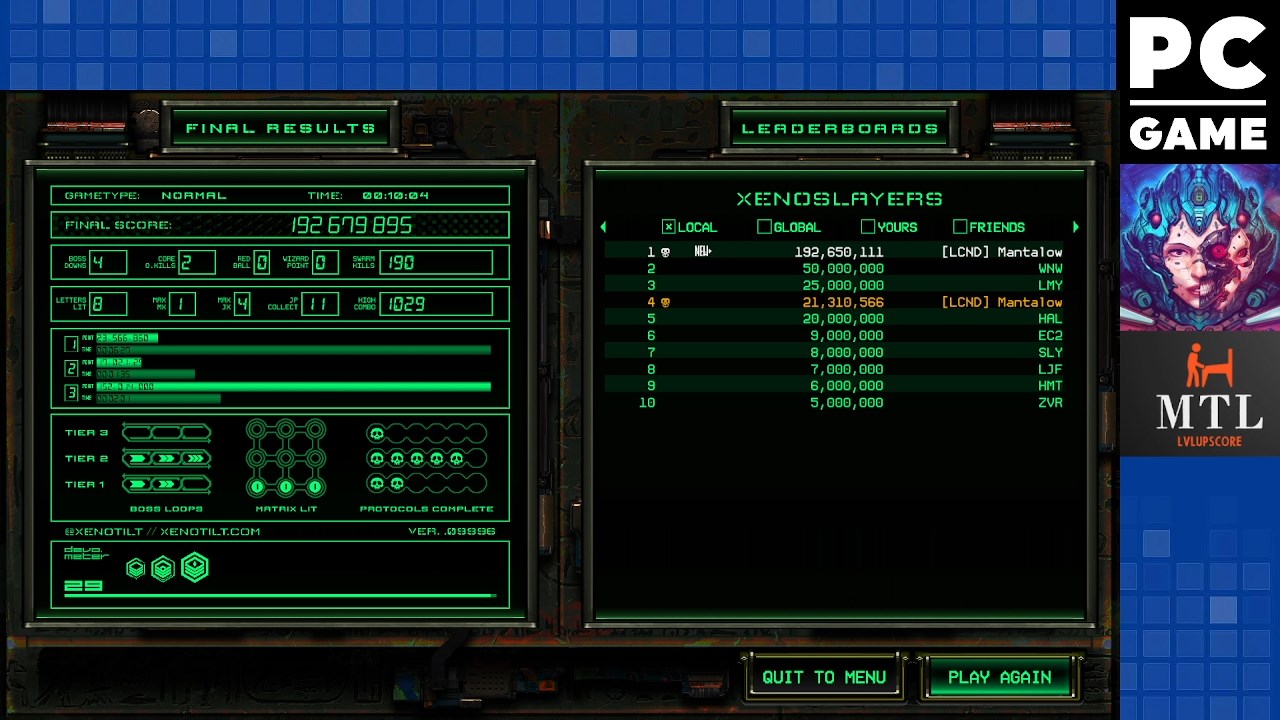
Task: Select the top 192,650,111 Mantalow score row
Action: 838,252
